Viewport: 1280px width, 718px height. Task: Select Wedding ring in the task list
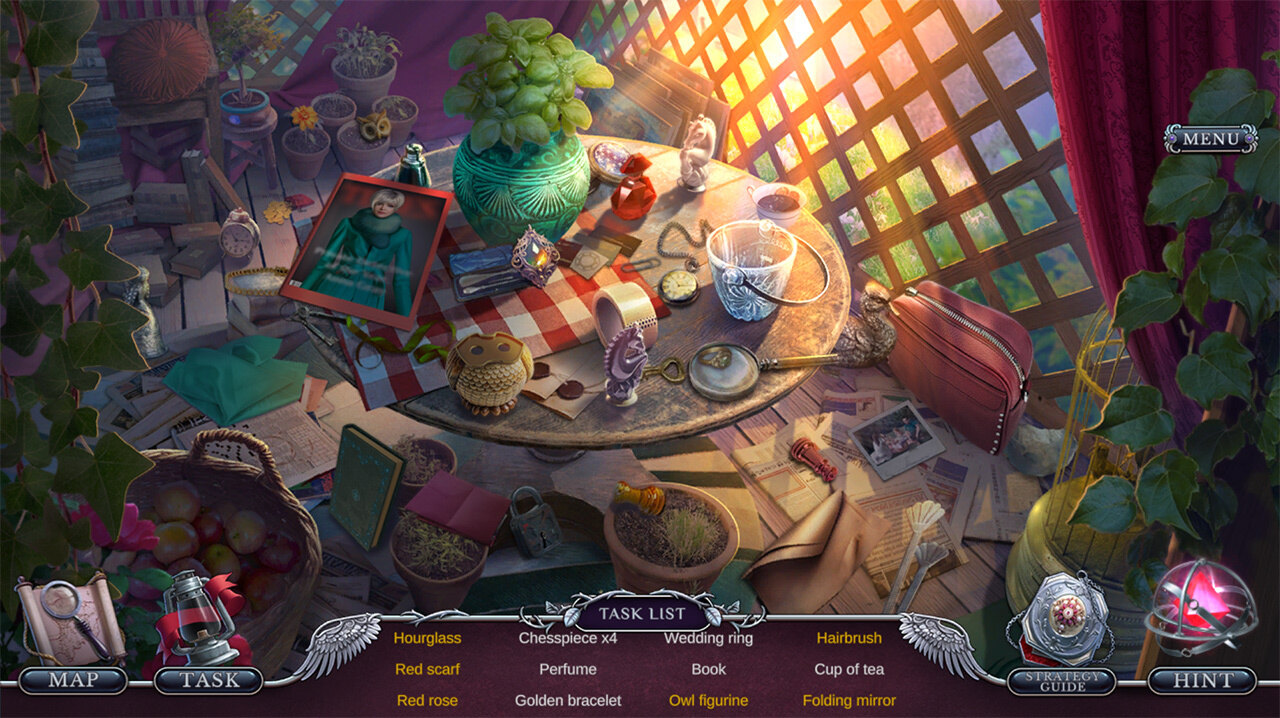coord(708,638)
